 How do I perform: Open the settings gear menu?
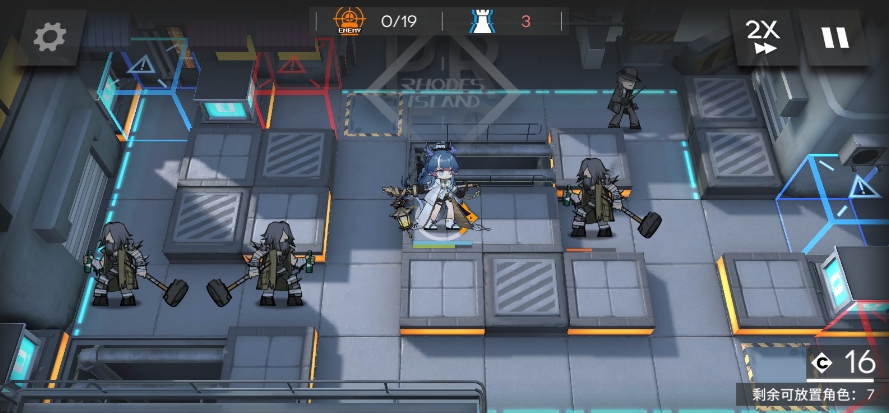(49, 37)
